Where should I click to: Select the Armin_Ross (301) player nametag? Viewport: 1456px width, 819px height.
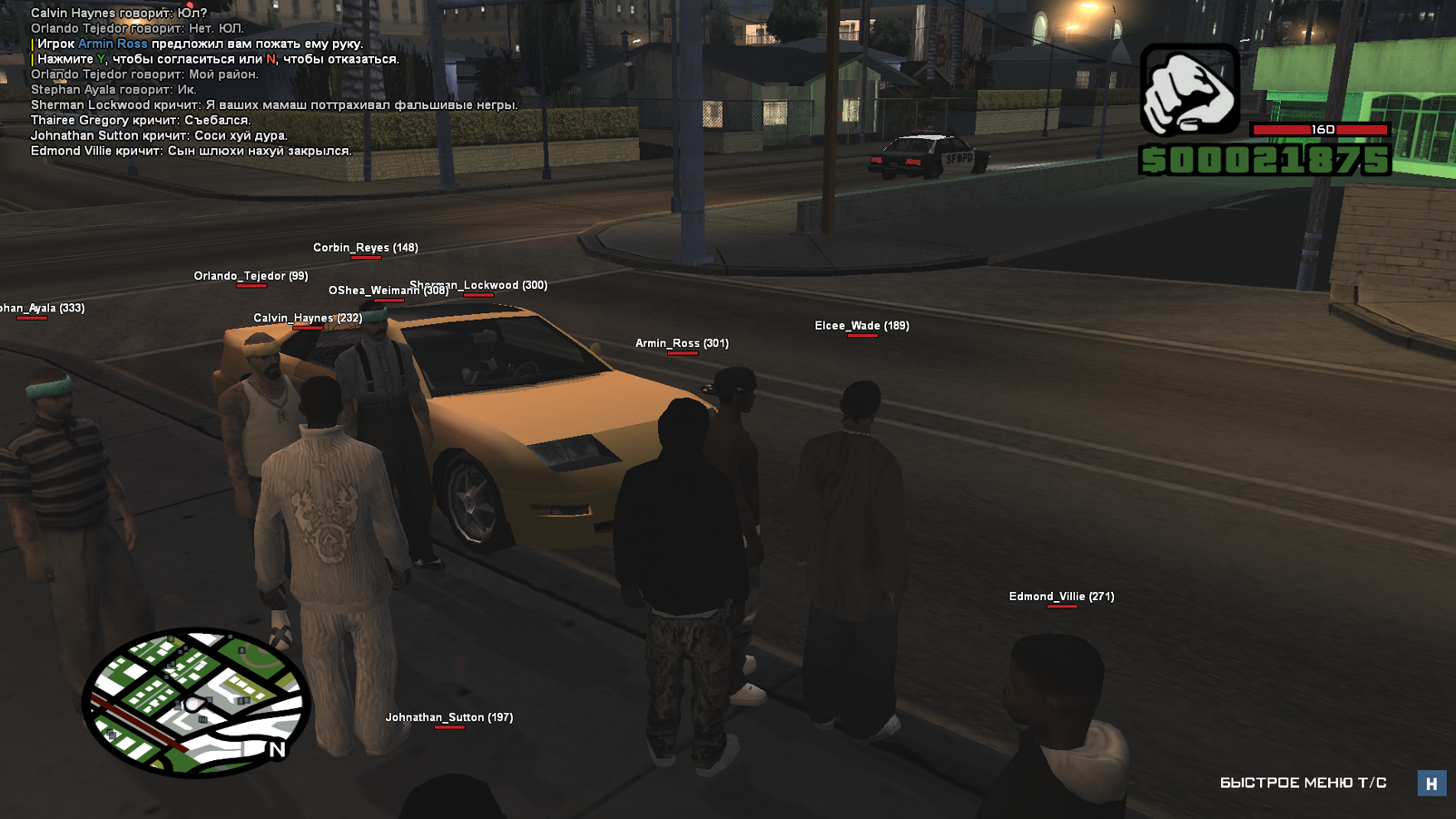682,343
